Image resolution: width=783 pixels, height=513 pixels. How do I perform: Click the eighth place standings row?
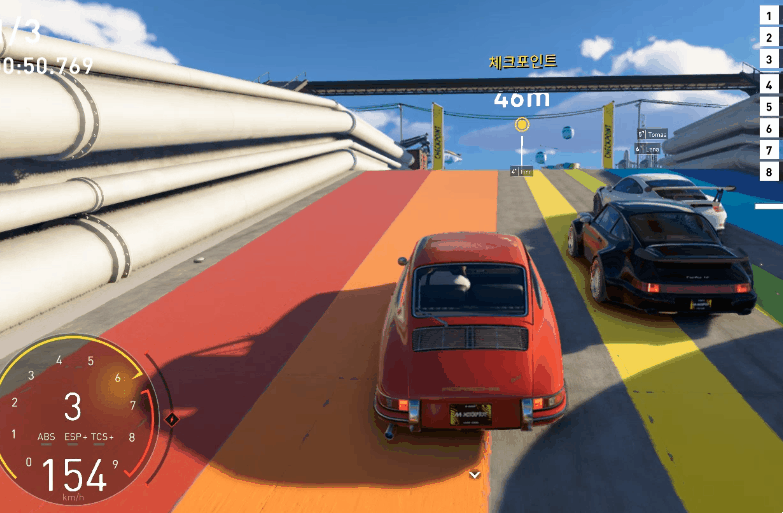coord(769,172)
